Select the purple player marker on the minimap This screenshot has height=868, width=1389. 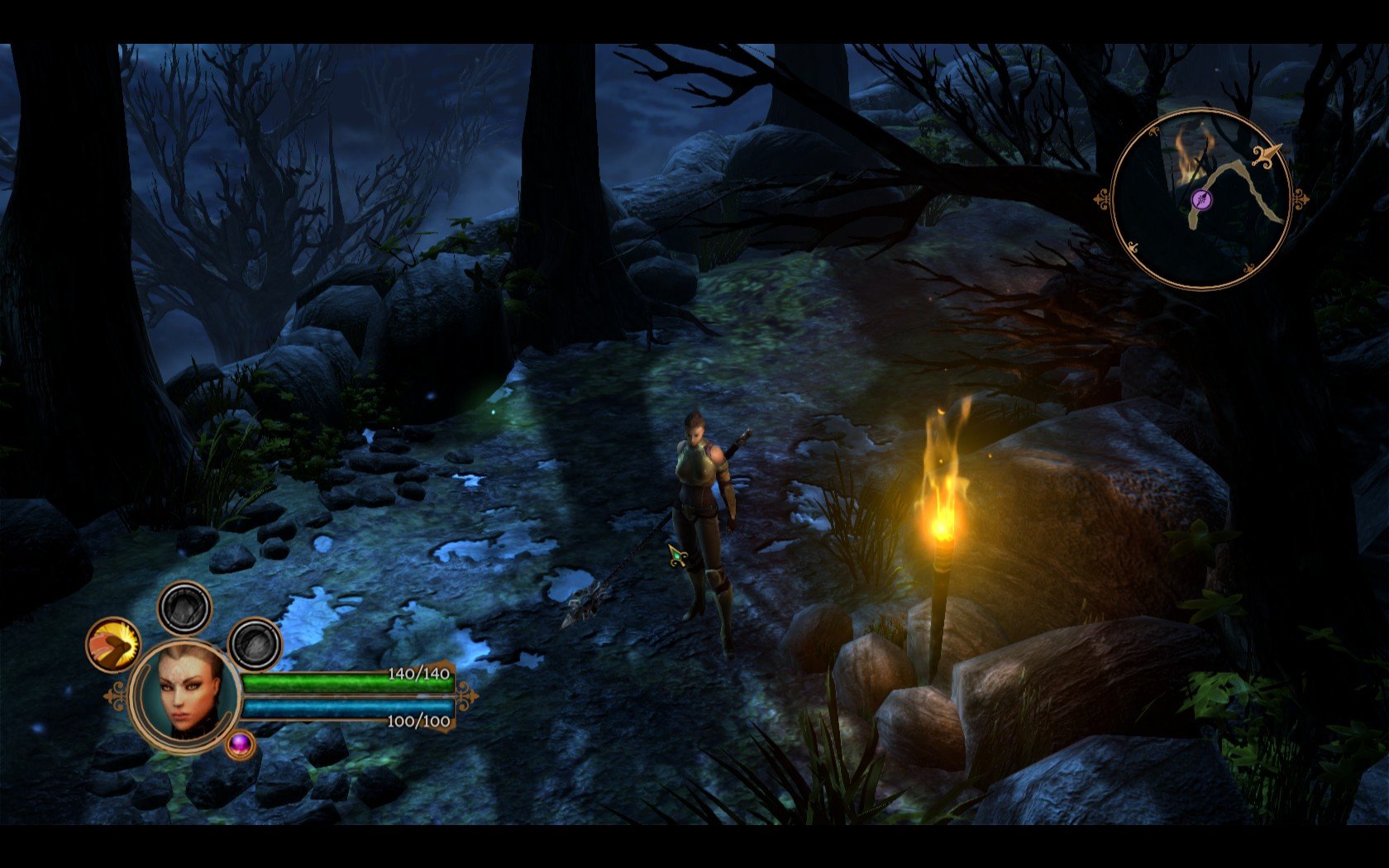(1202, 199)
